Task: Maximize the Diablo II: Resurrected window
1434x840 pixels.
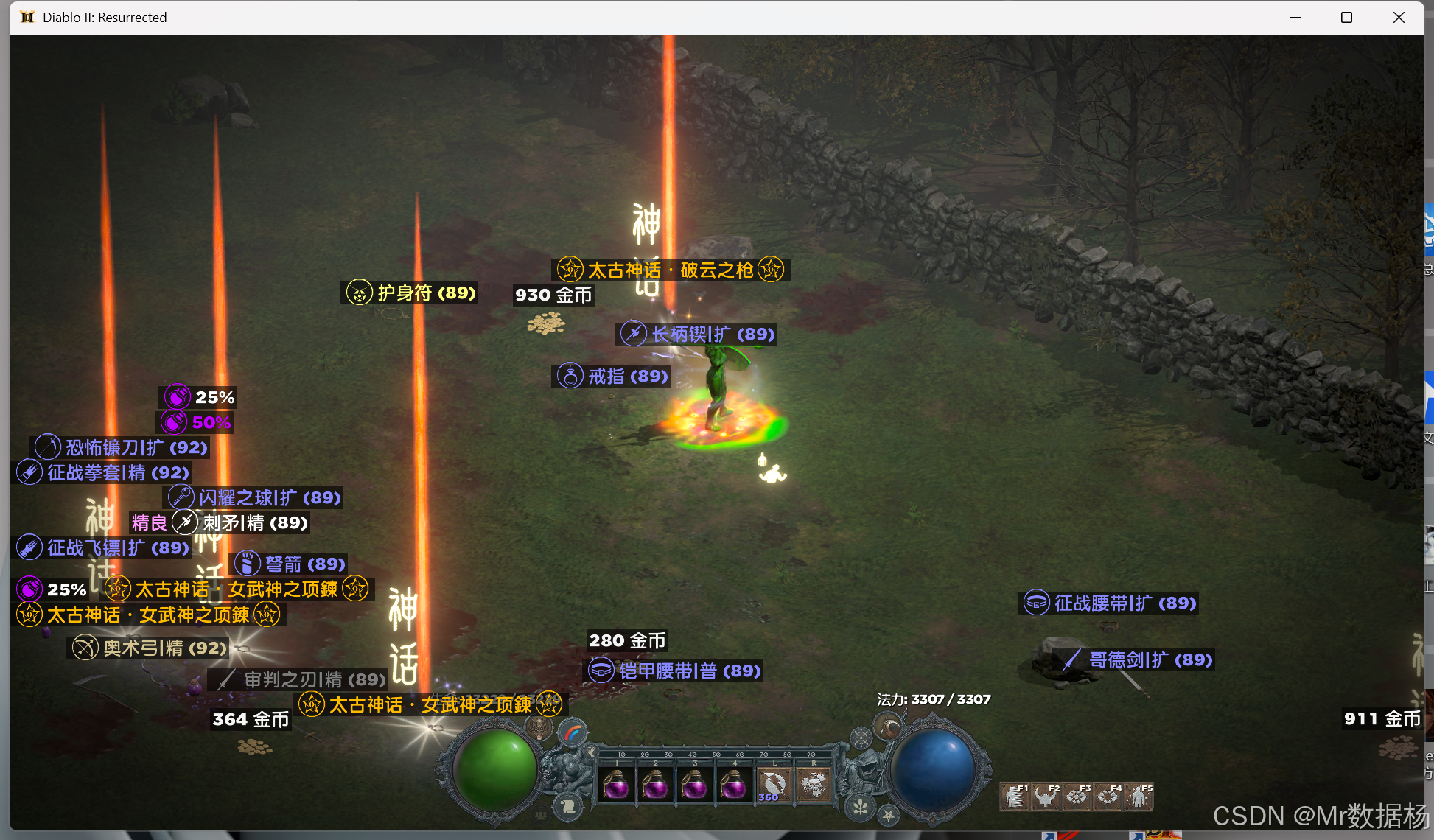Action: click(x=1346, y=18)
